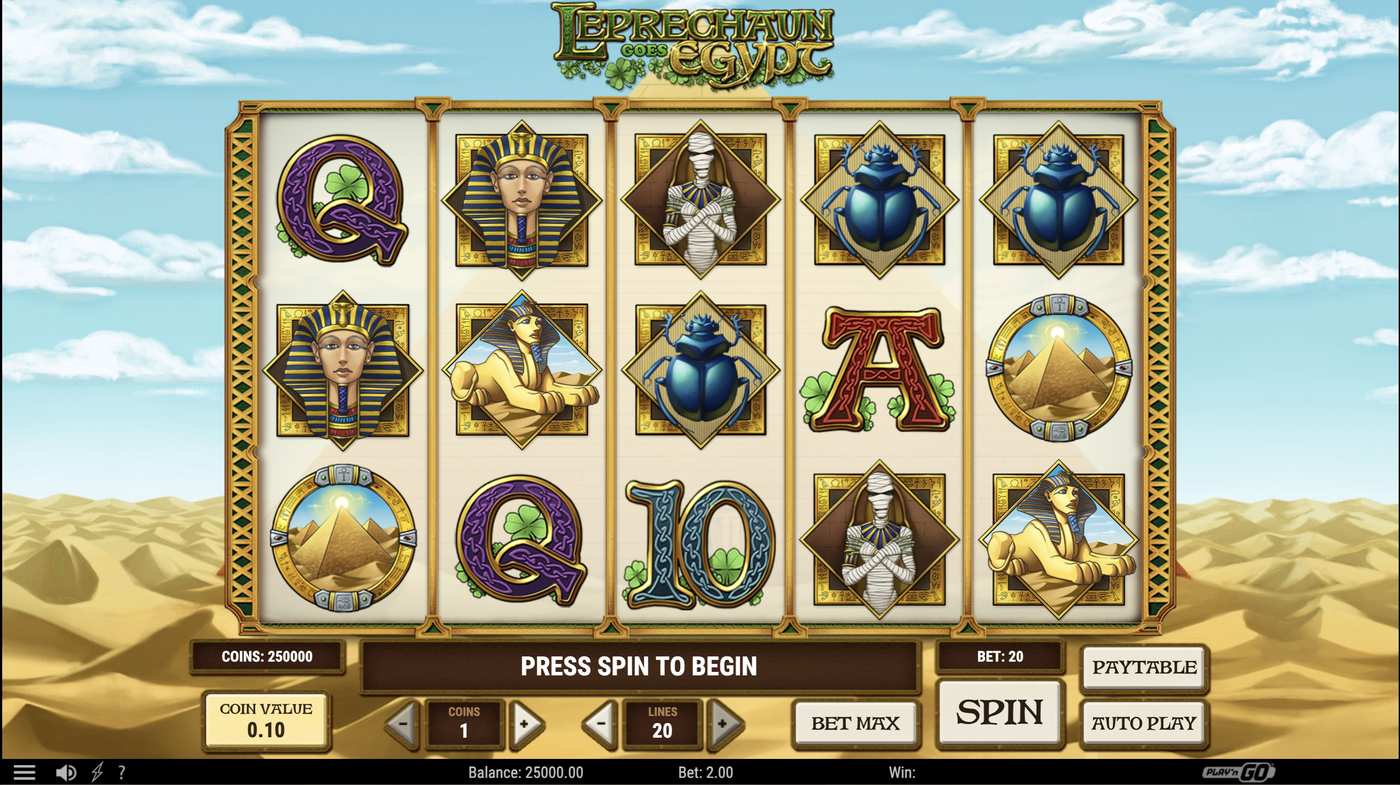The image size is (1400, 785).
Task: Open the hamburger game menu
Action: [24, 771]
